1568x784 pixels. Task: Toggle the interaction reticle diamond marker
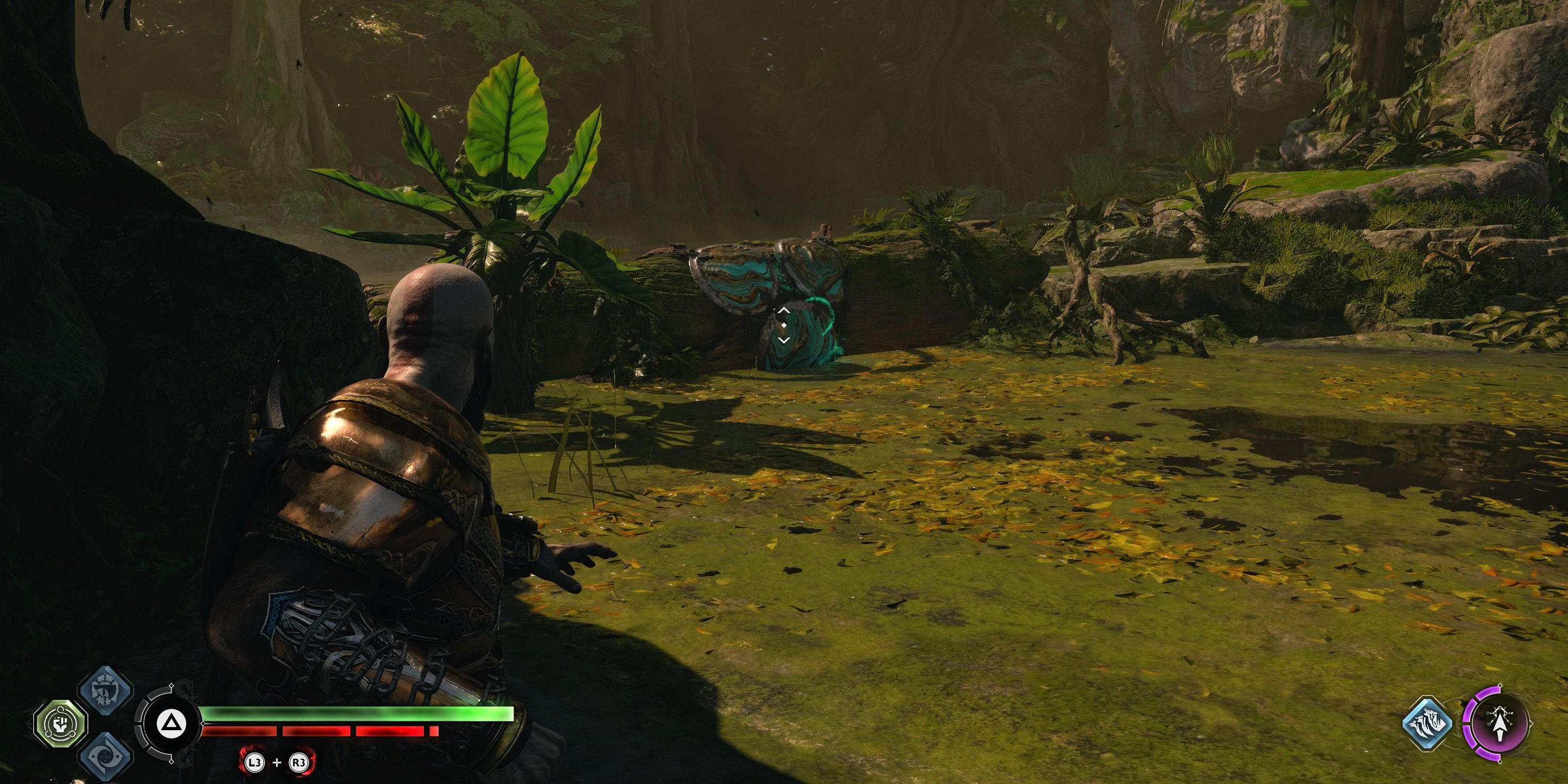(x=783, y=325)
